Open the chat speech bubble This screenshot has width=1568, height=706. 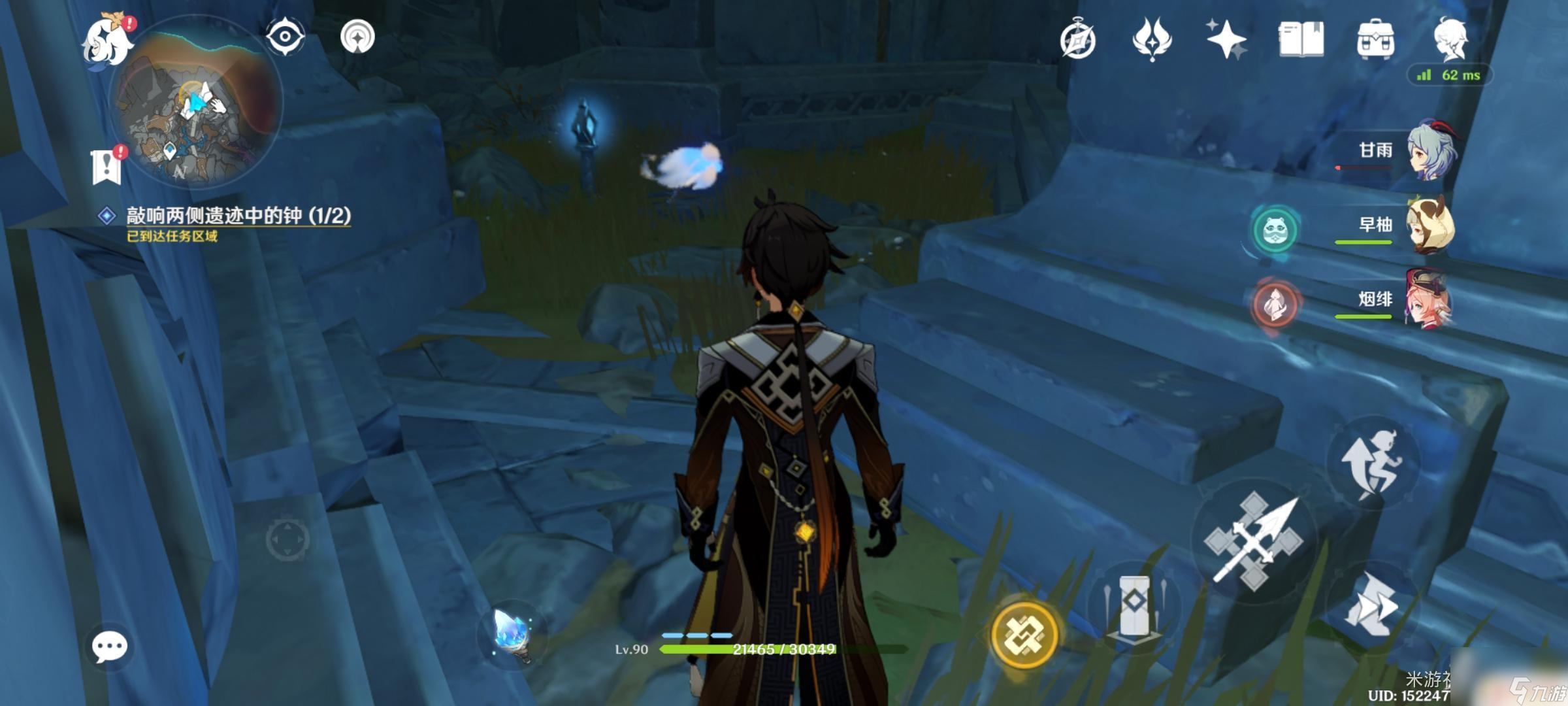tap(109, 647)
